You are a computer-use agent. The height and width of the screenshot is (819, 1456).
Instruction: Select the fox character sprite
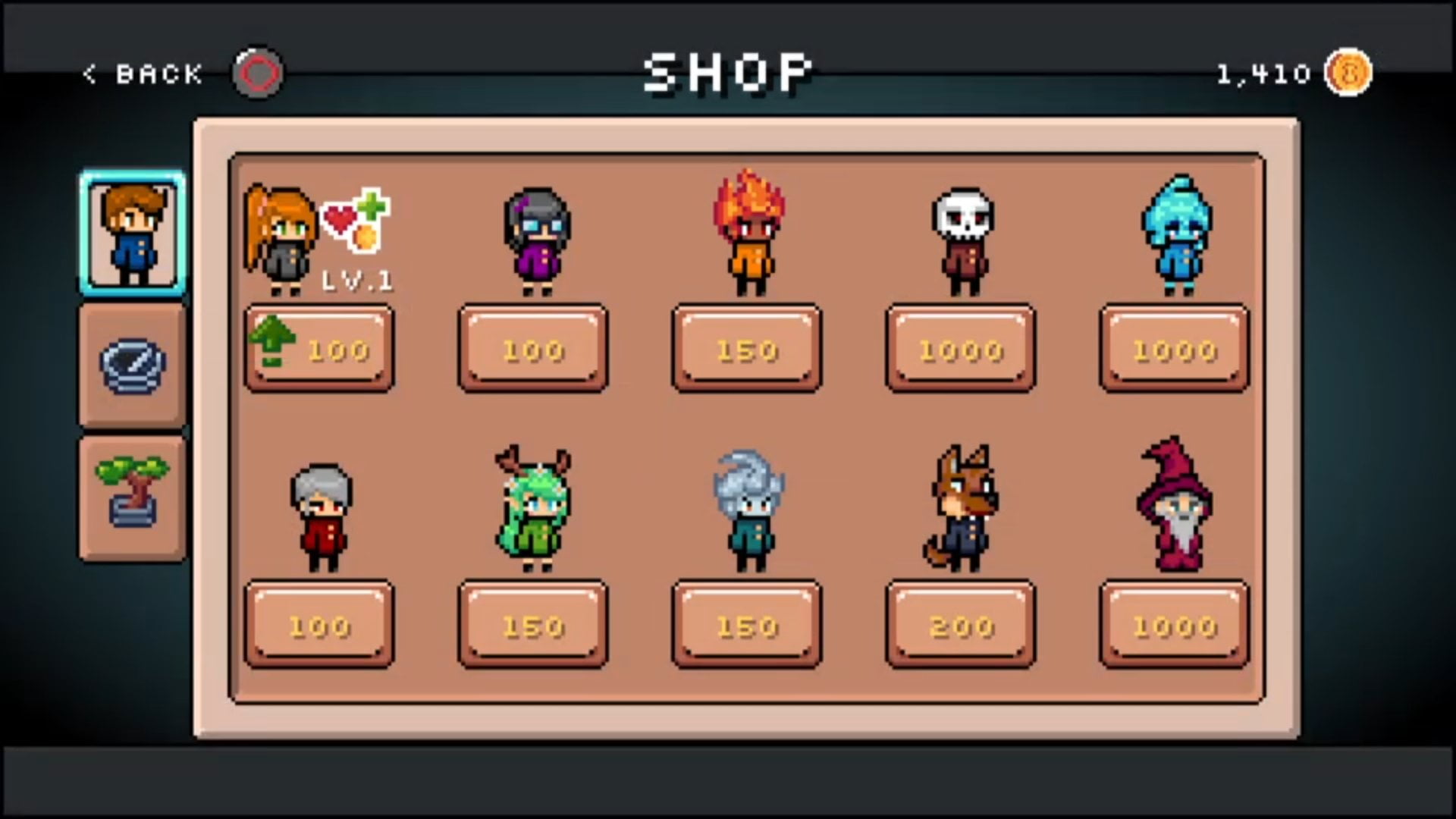(x=961, y=508)
